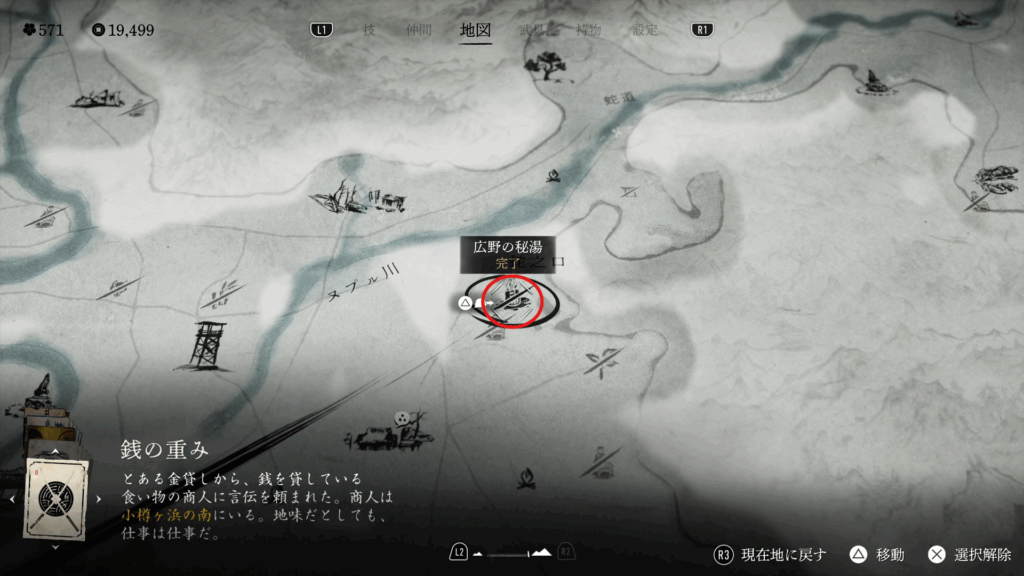Click the map zoom level bar
Screen dimensions: 1024x576
[511, 552]
